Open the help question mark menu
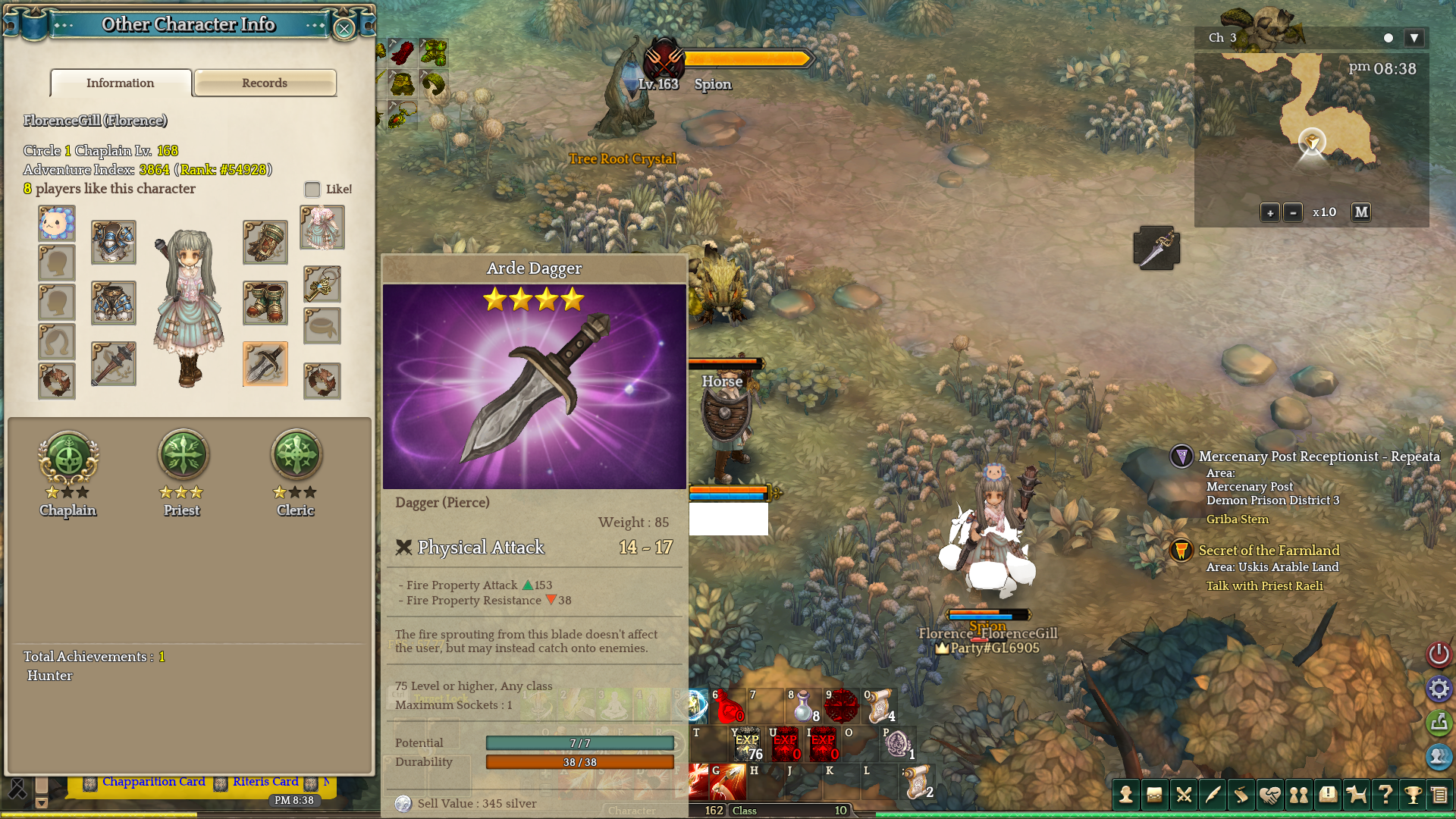The image size is (1456, 819). (x=1385, y=795)
